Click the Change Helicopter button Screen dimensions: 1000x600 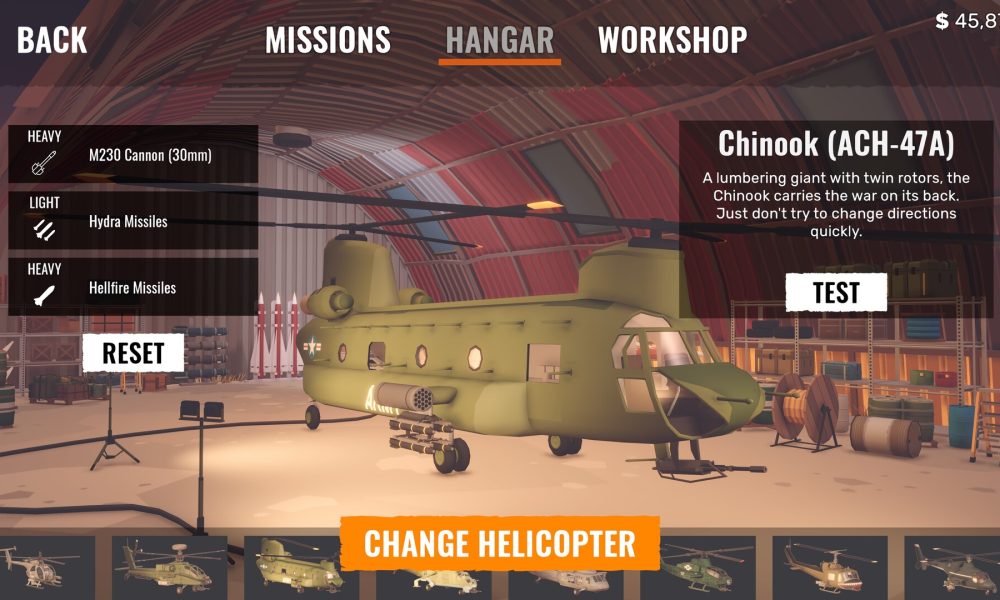point(500,544)
